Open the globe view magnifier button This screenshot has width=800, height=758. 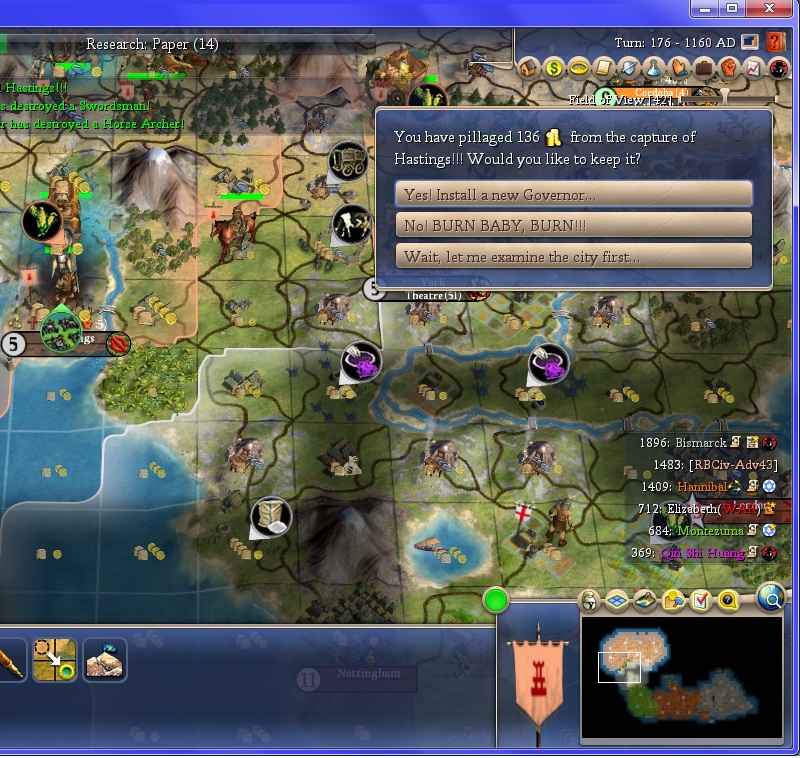tap(771, 598)
